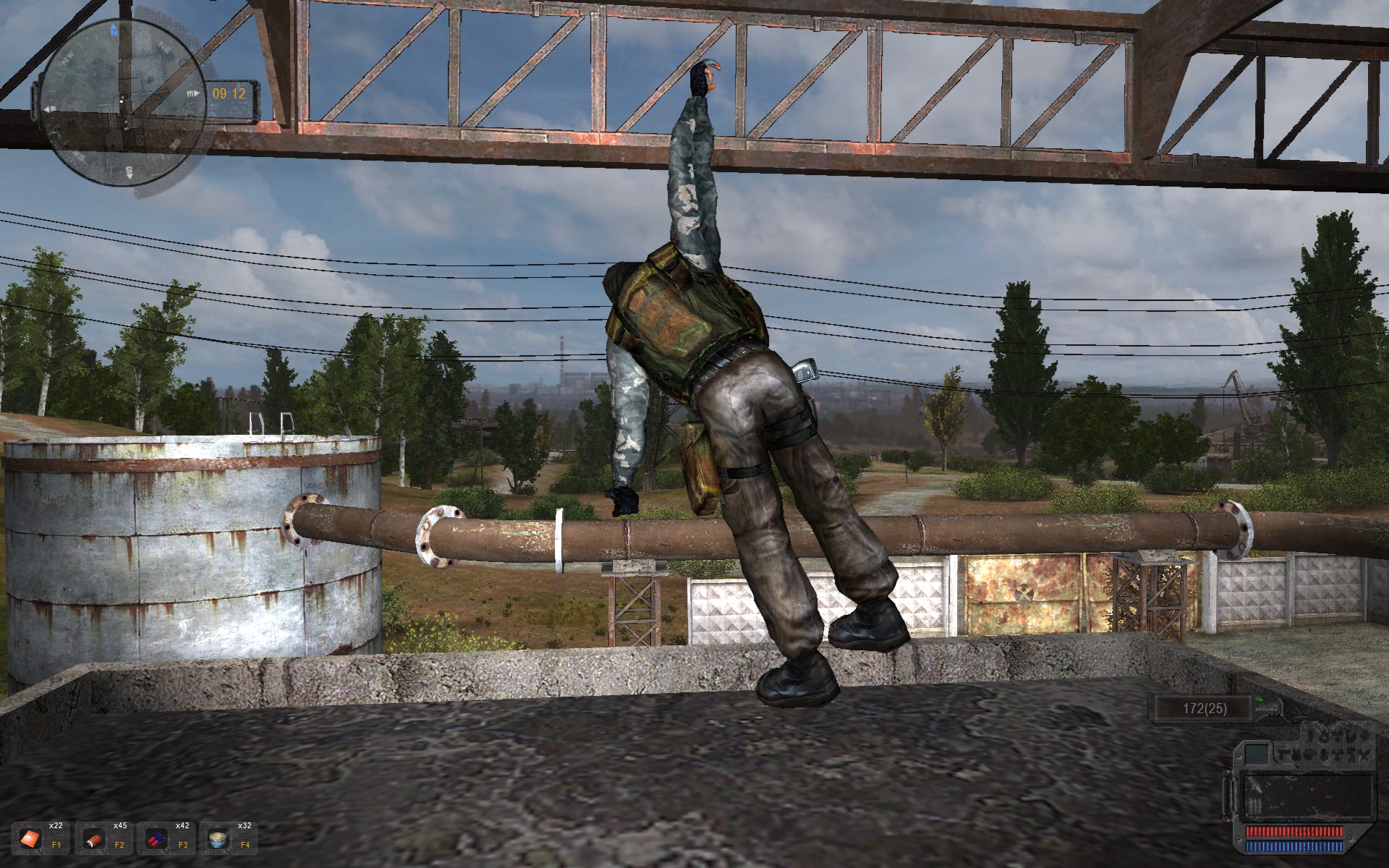
Task: Select the player arrow on the minimap
Action: coord(121,101)
